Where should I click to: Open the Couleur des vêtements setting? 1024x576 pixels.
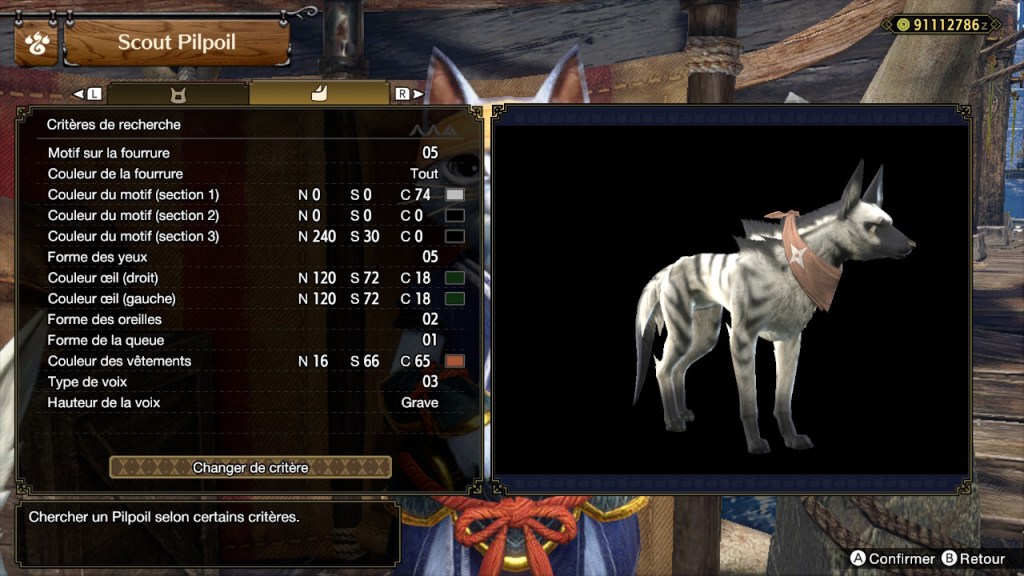point(243,361)
